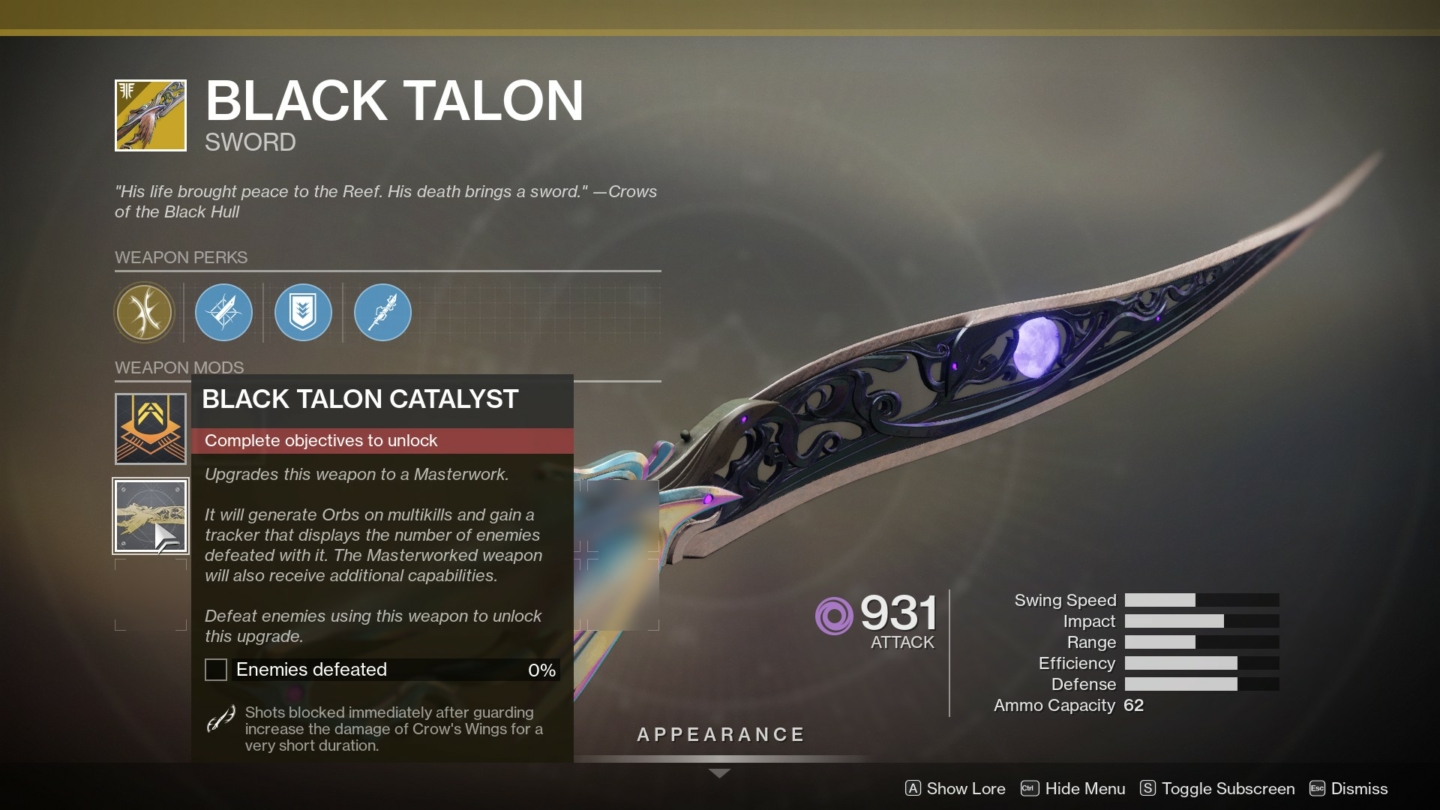This screenshot has width=1440, height=810.
Task: Select the gold Crow's Wings intrinsic perk icon
Action: point(144,312)
